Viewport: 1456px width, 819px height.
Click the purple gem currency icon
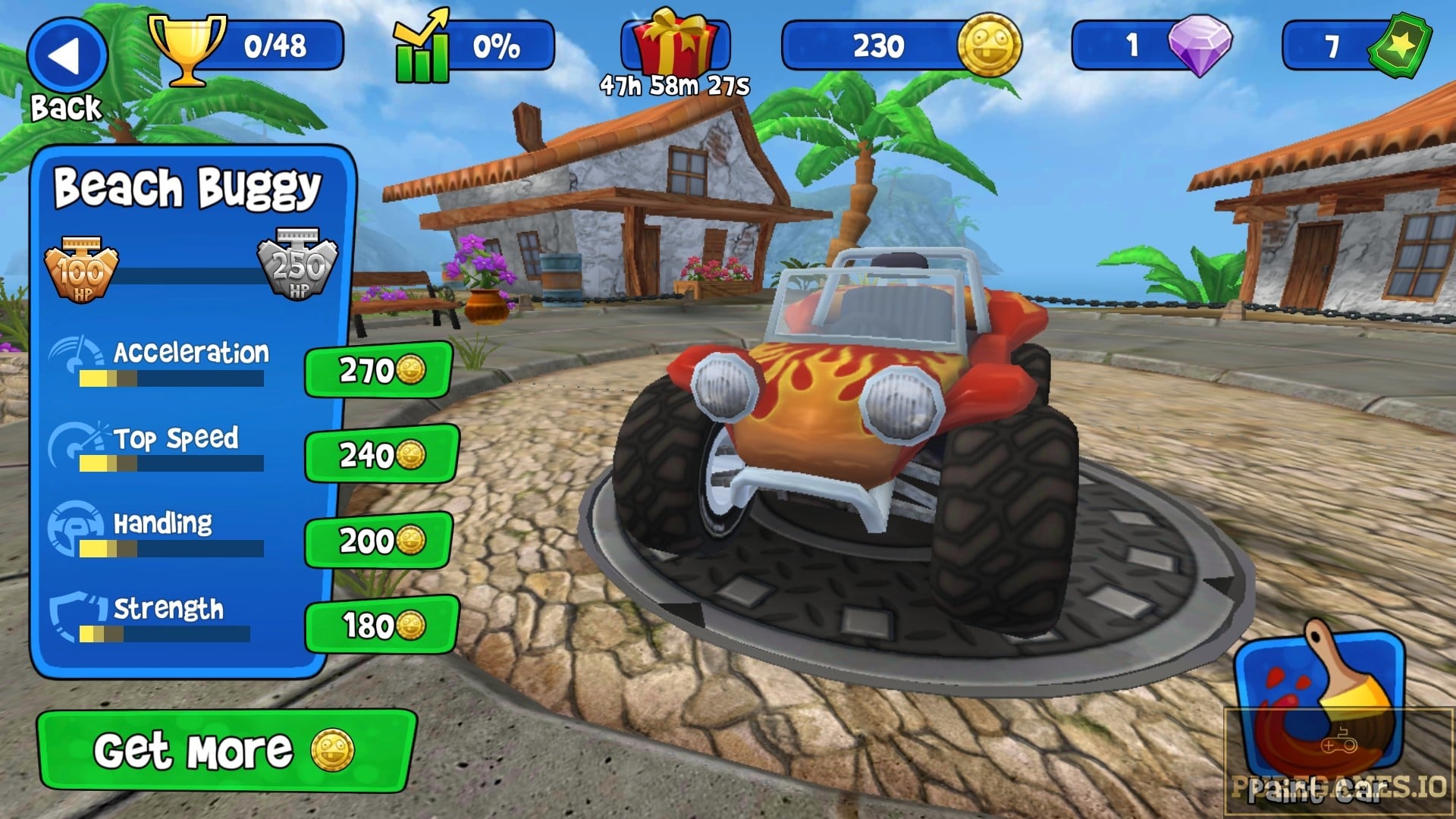(1199, 45)
